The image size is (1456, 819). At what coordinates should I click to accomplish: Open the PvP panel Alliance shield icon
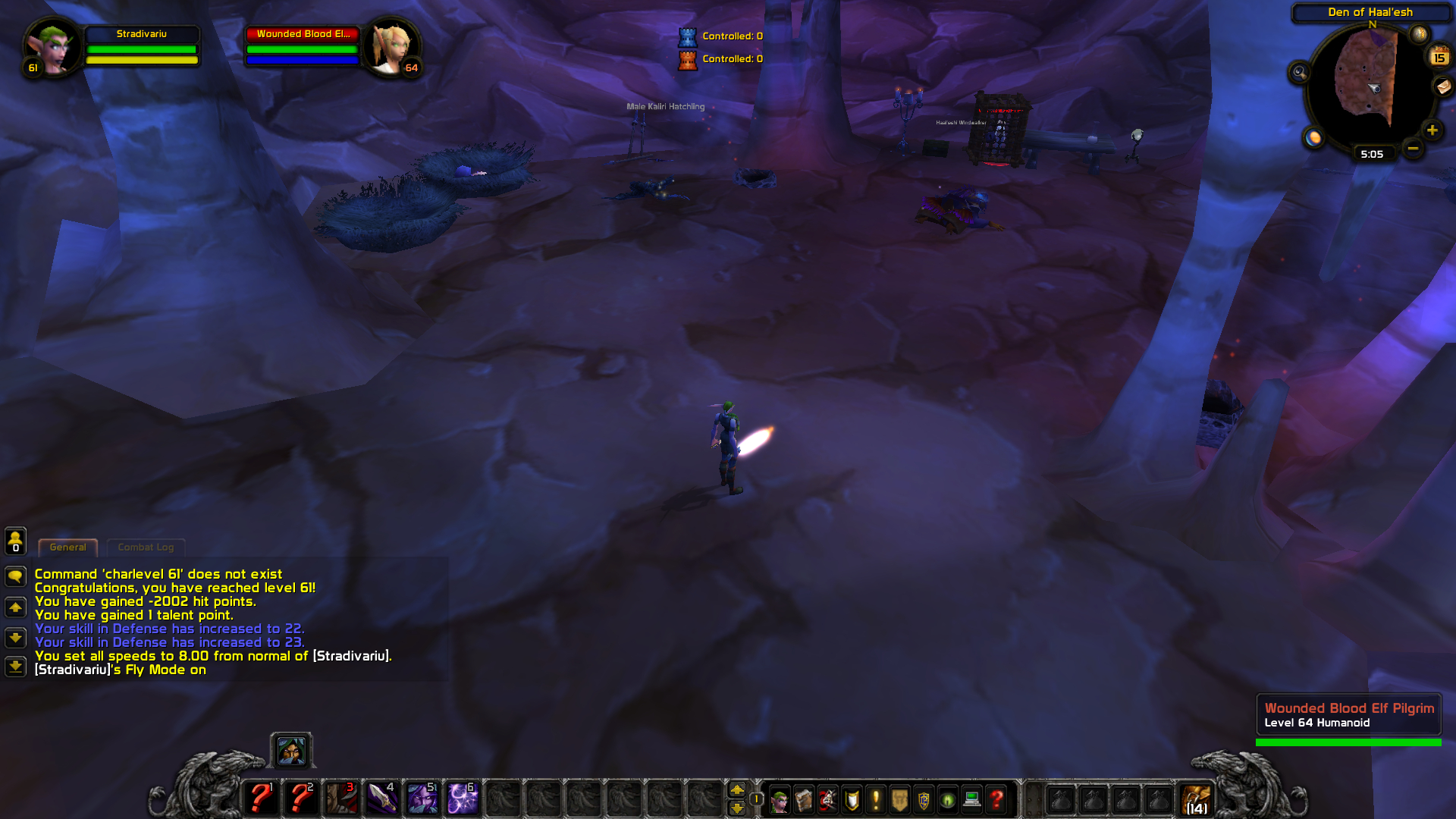coord(923,800)
